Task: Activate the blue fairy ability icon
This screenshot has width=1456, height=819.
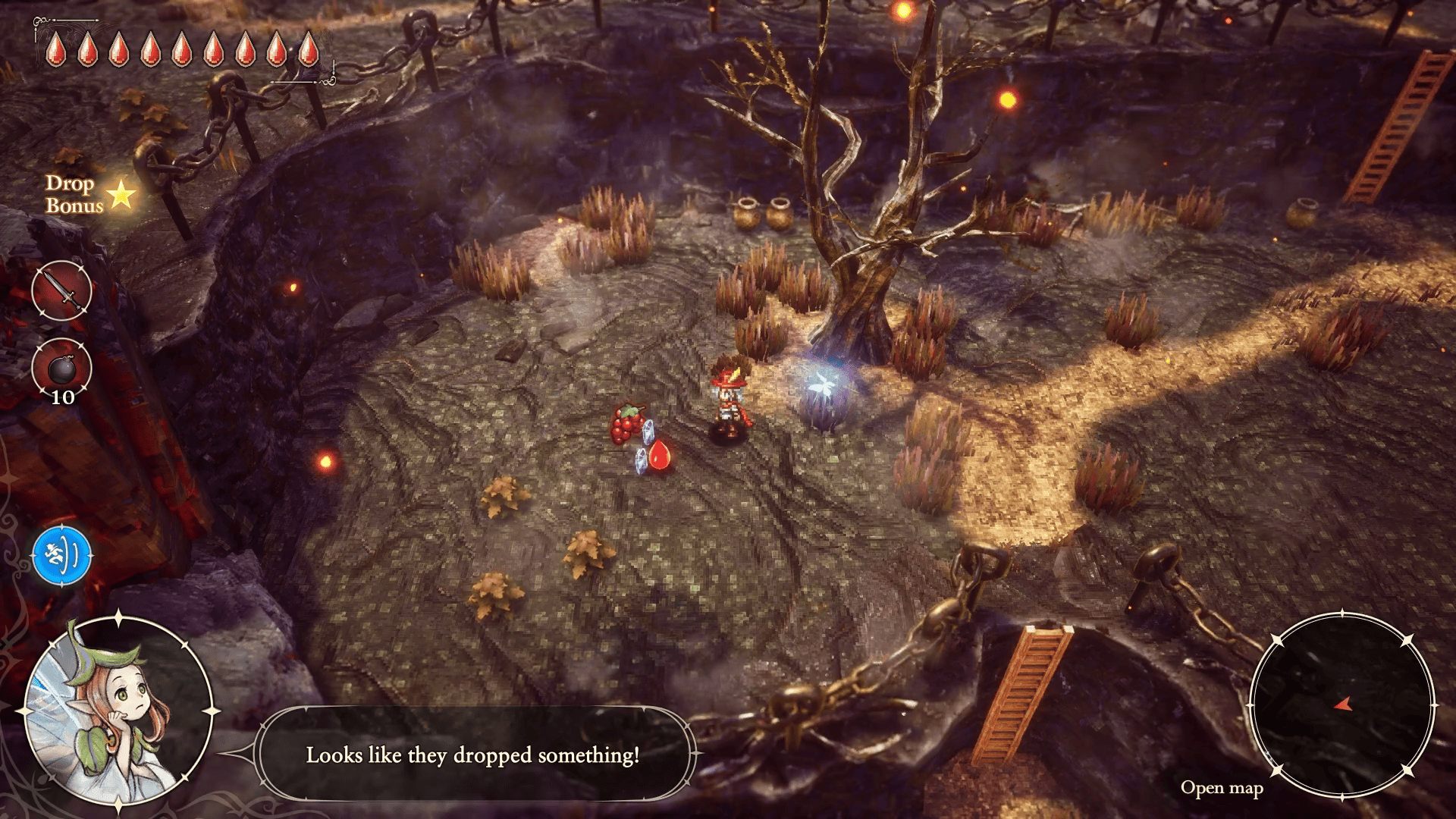Action: point(62,556)
